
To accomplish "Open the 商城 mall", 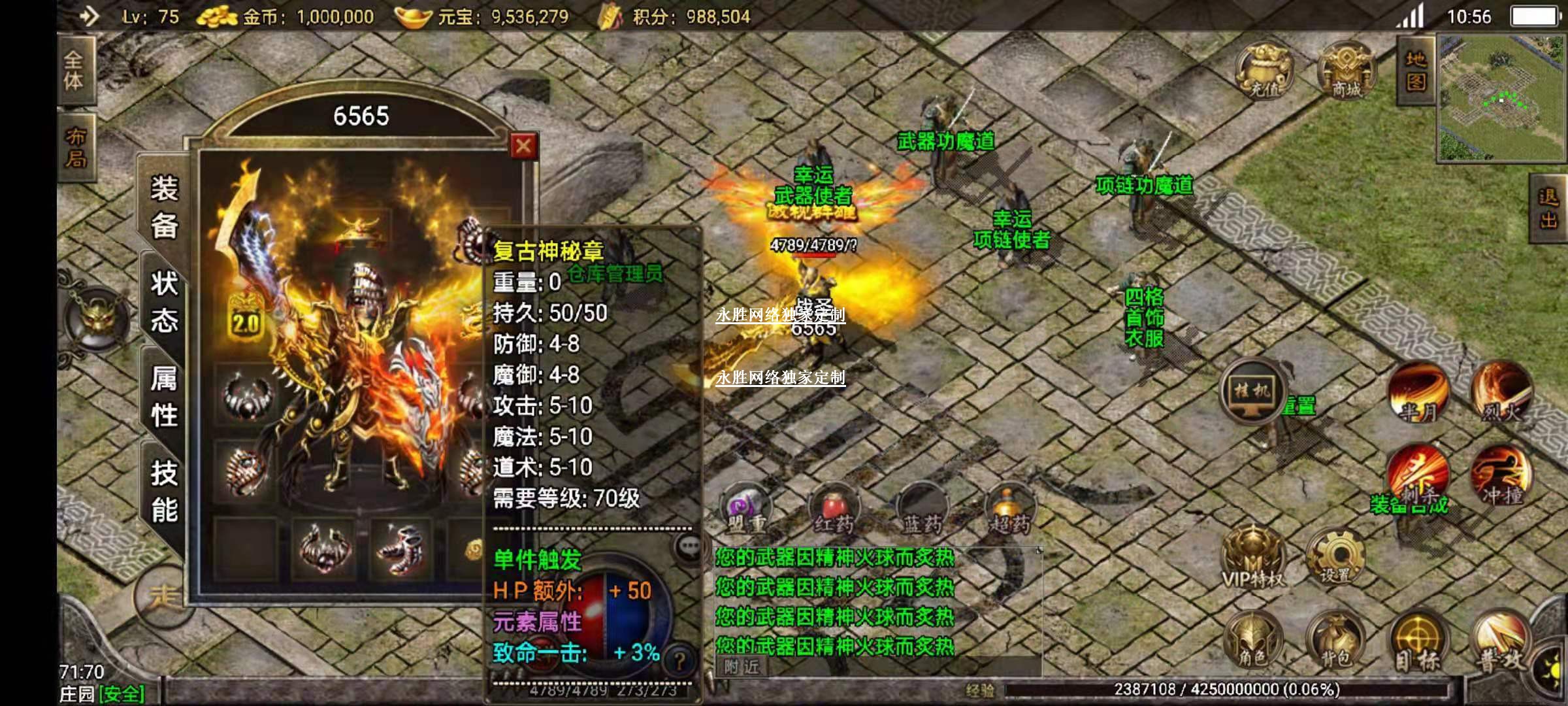I will pos(1347,71).
